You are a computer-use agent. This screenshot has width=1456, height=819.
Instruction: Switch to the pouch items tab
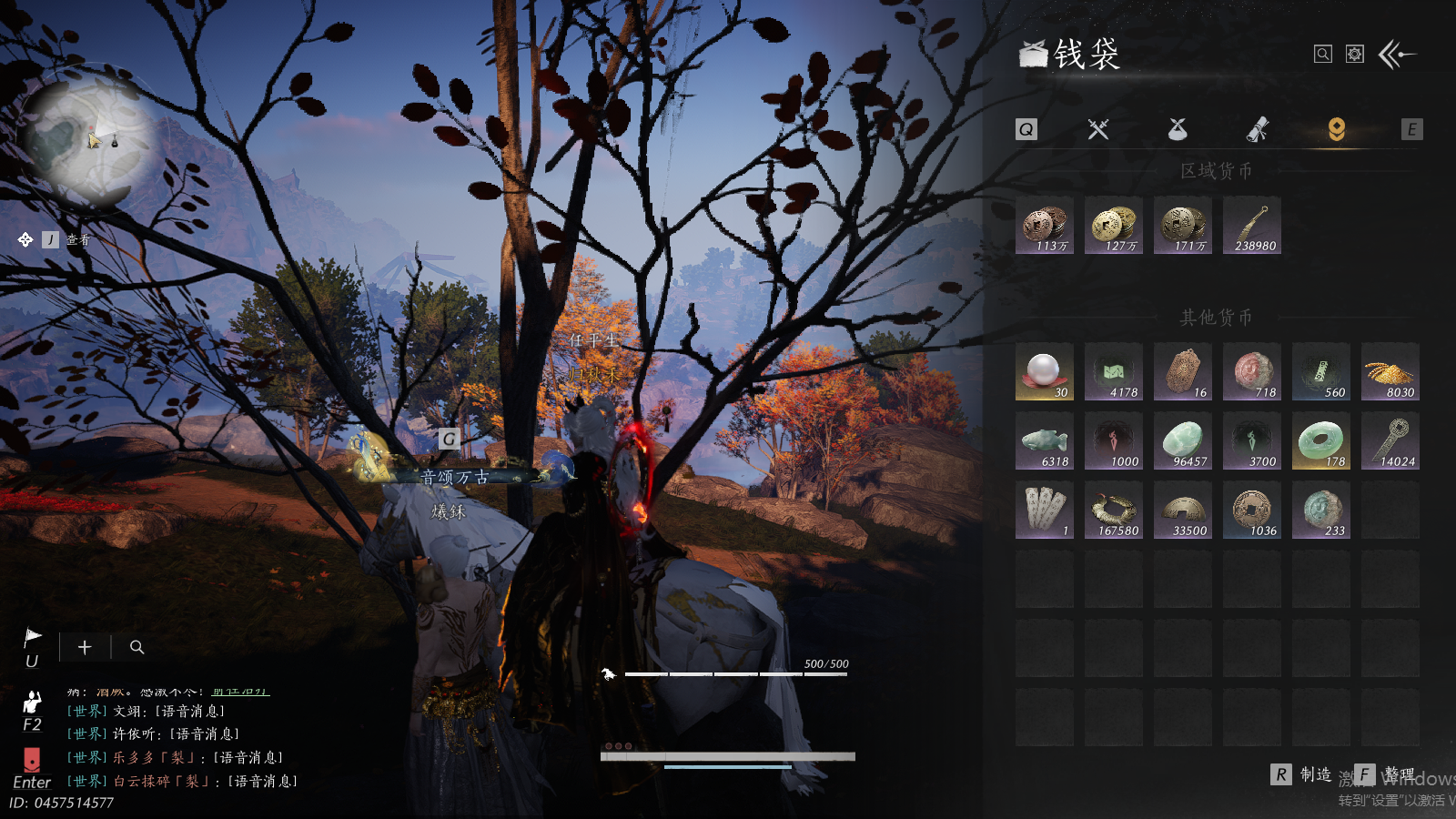pos(1178,129)
